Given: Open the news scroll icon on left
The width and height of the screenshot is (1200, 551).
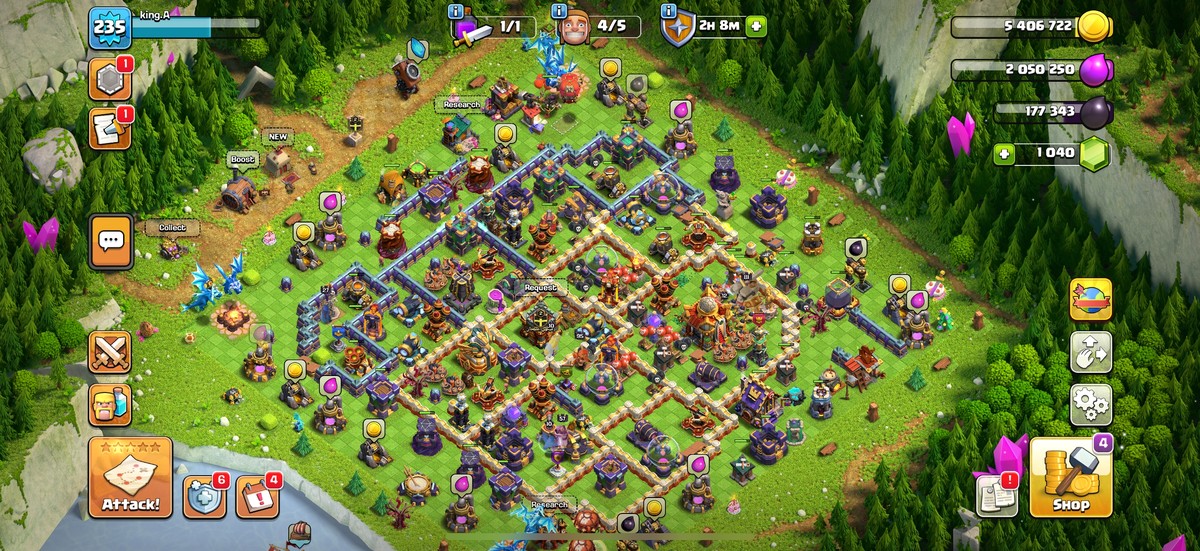Looking at the screenshot, I should pyautogui.click(x=109, y=128).
